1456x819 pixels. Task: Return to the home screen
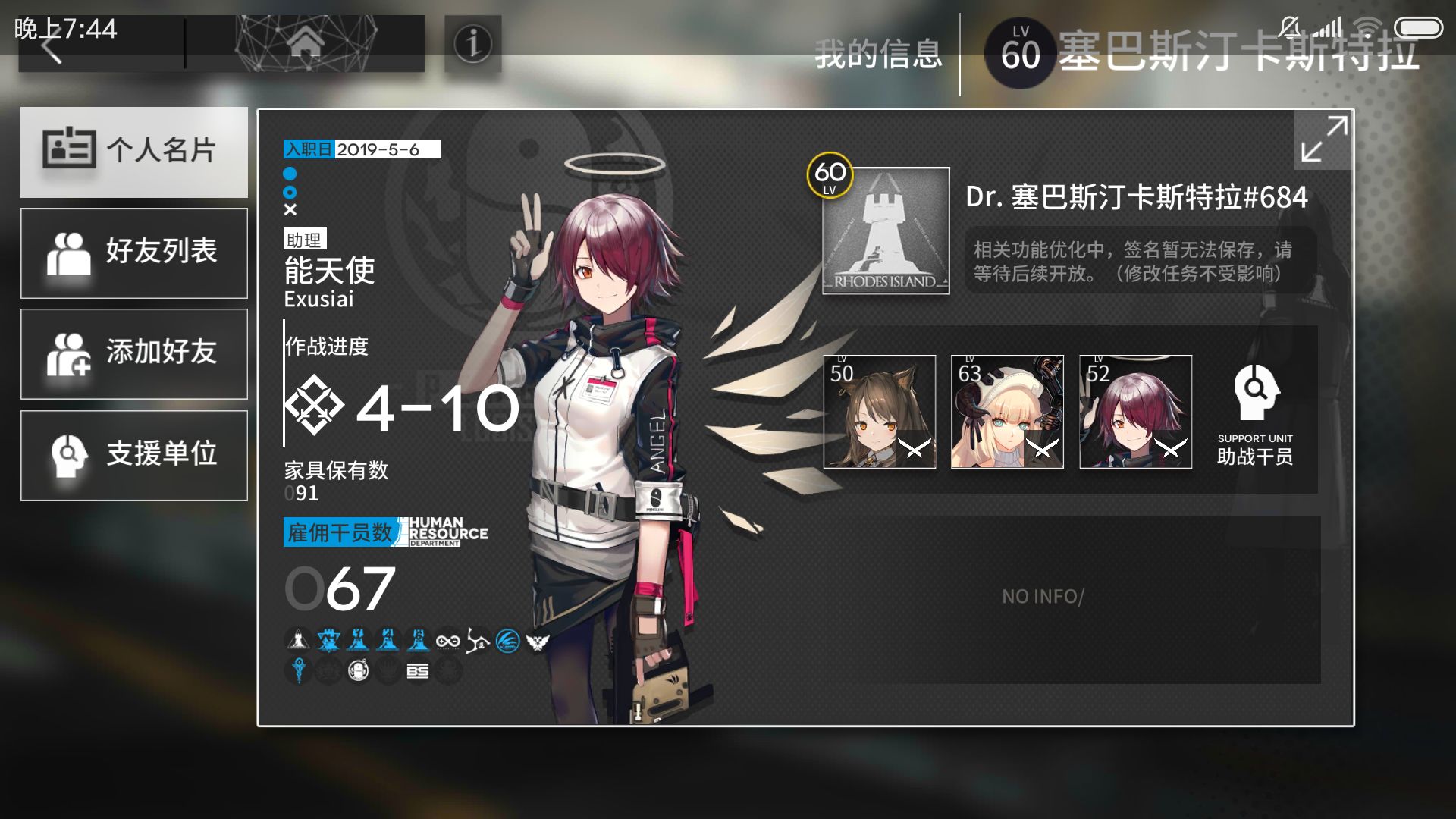pyautogui.click(x=305, y=44)
